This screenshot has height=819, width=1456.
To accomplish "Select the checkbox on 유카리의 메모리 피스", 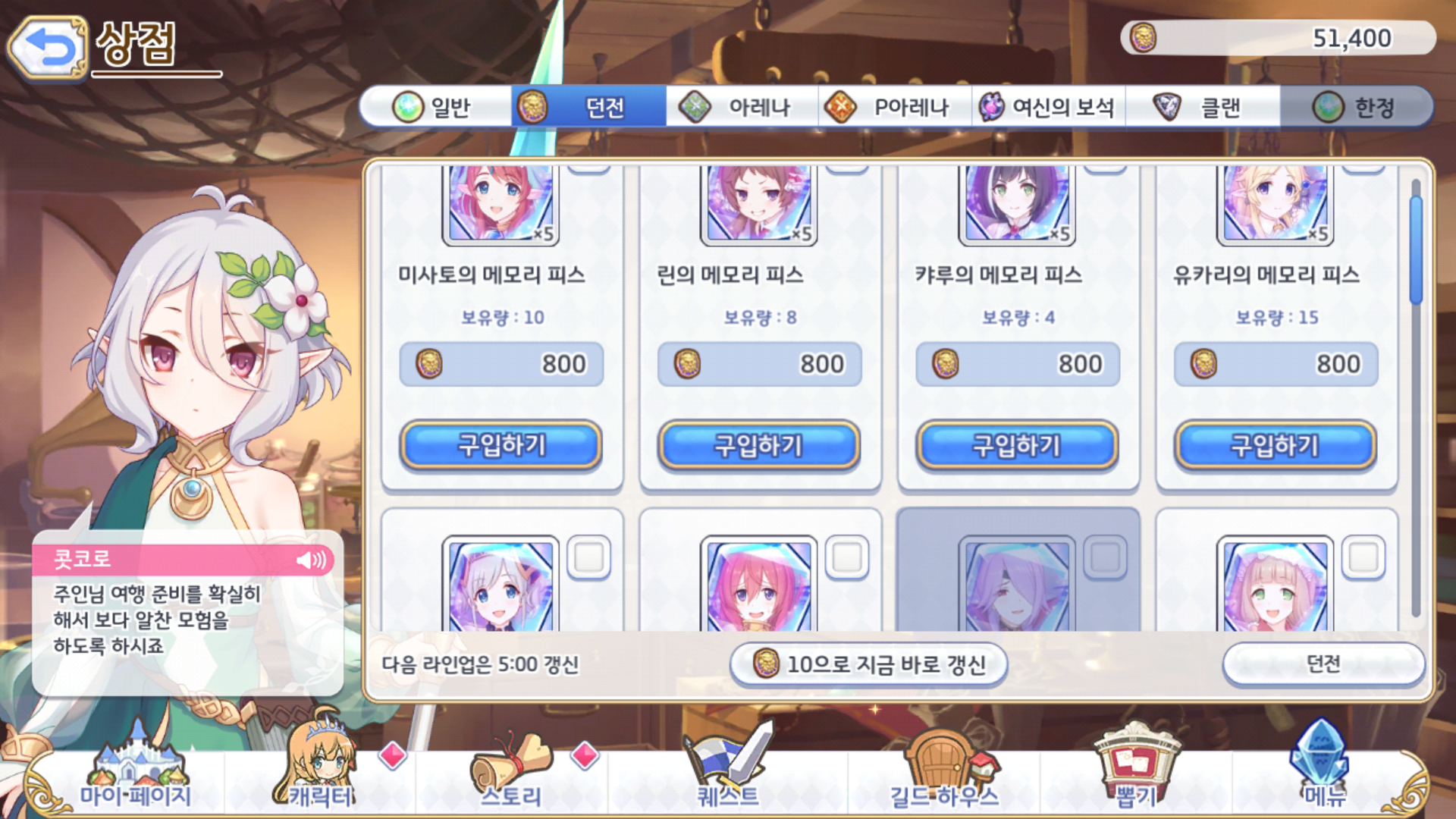I will pyautogui.click(x=1361, y=170).
